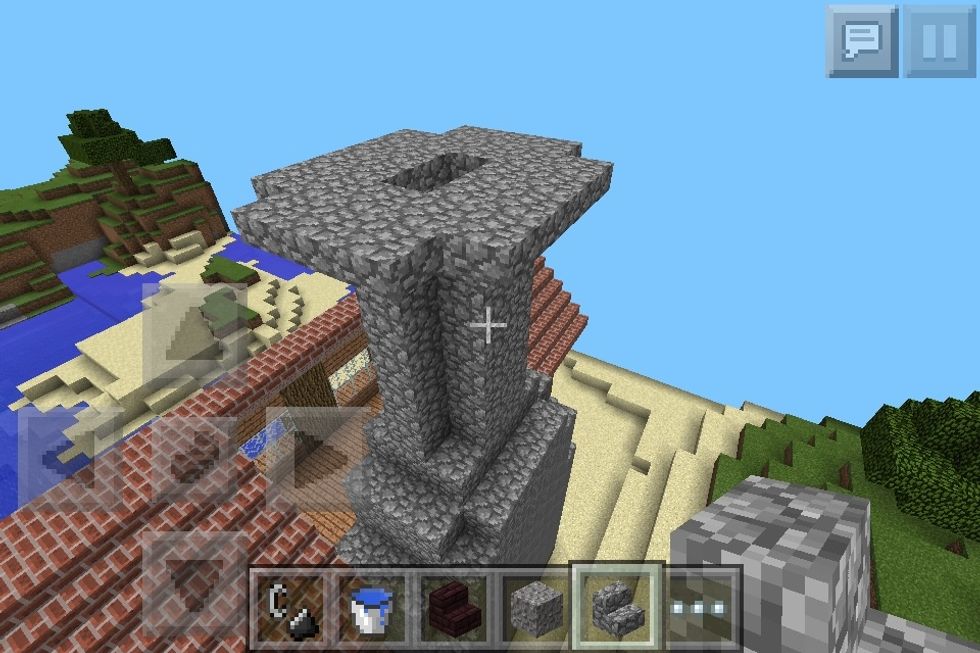Select the cobblestone stairs hotbar slot
Image resolution: width=980 pixels, height=653 pixels.
(x=616, y=604)
